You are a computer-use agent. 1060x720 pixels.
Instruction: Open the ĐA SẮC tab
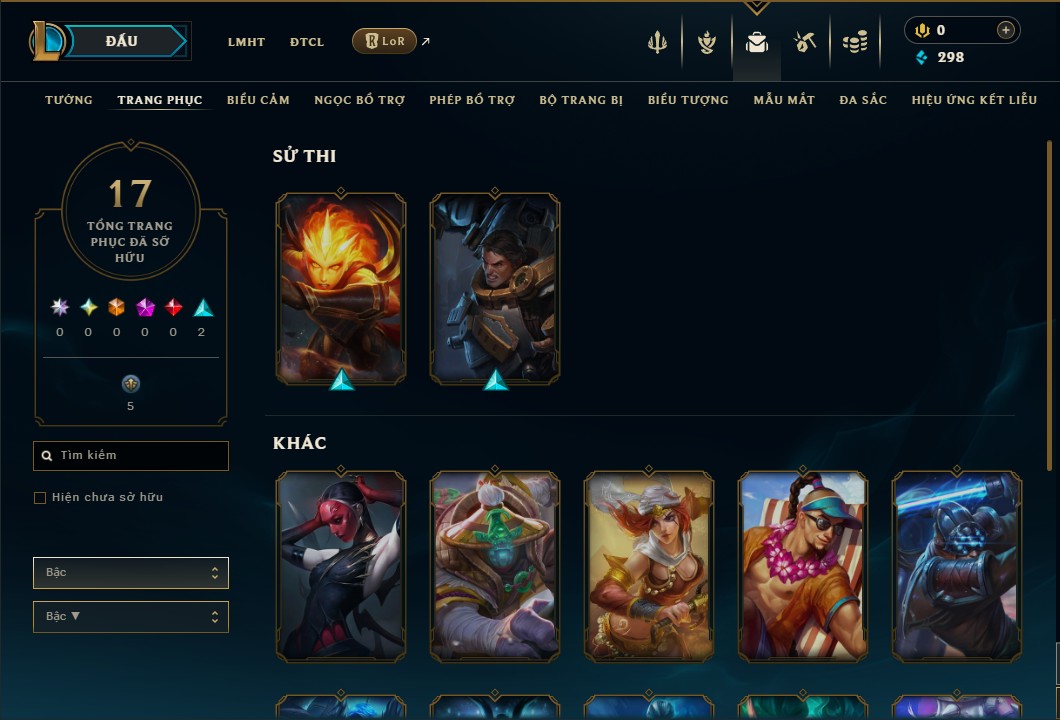tap(863, 100)
